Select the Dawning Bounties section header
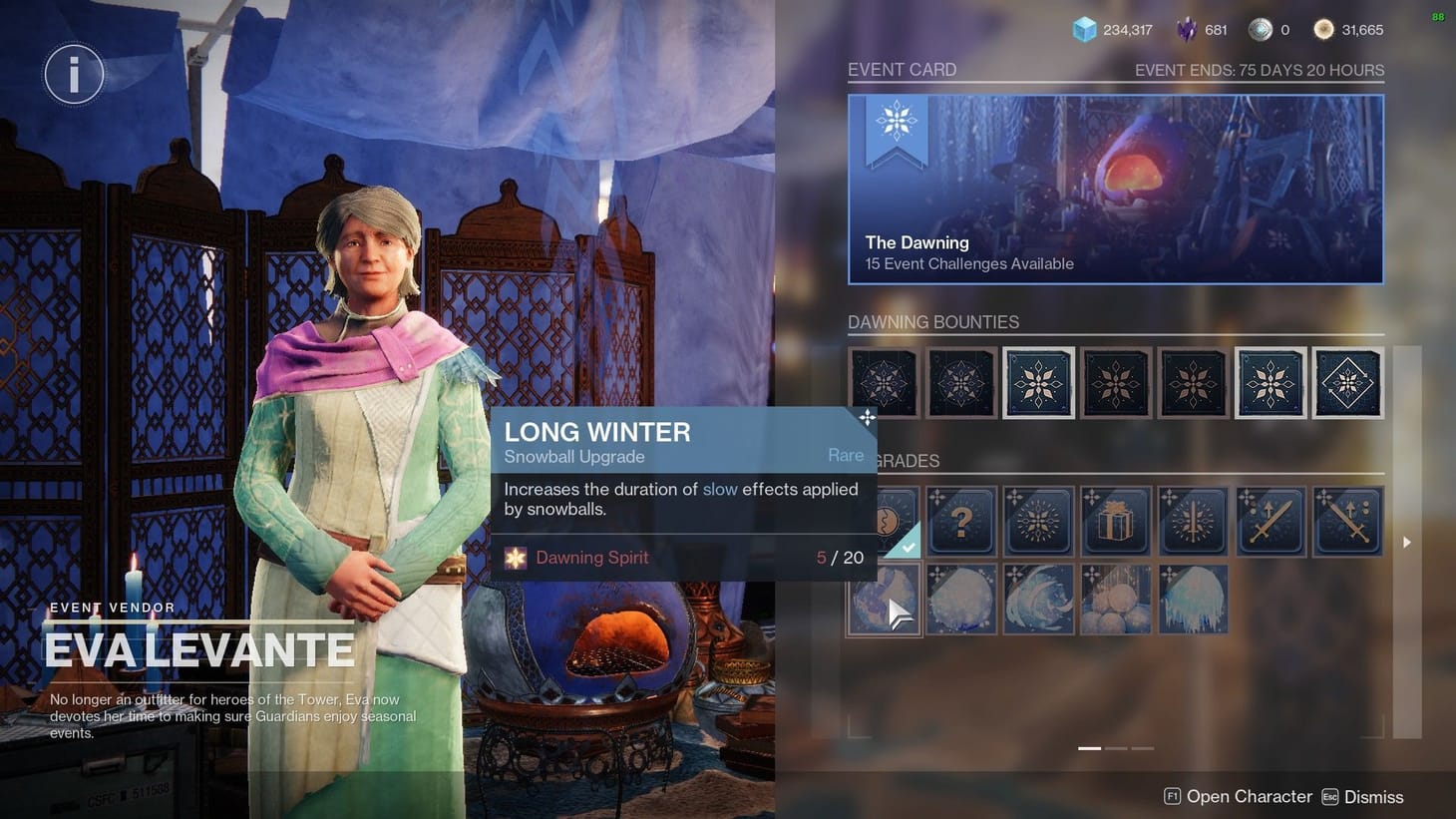This screenshot has width=1456, height=819. 933,321
